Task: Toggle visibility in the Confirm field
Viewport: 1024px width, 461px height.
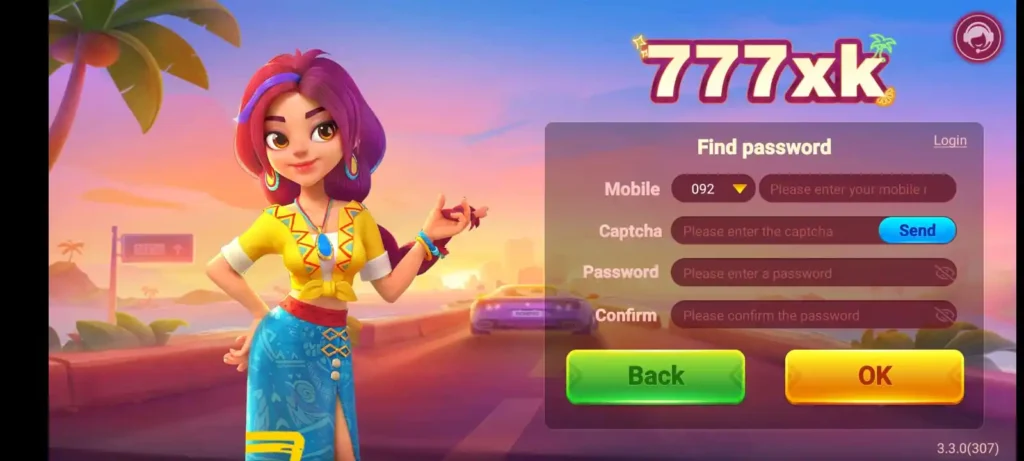Action: point(943,315)
